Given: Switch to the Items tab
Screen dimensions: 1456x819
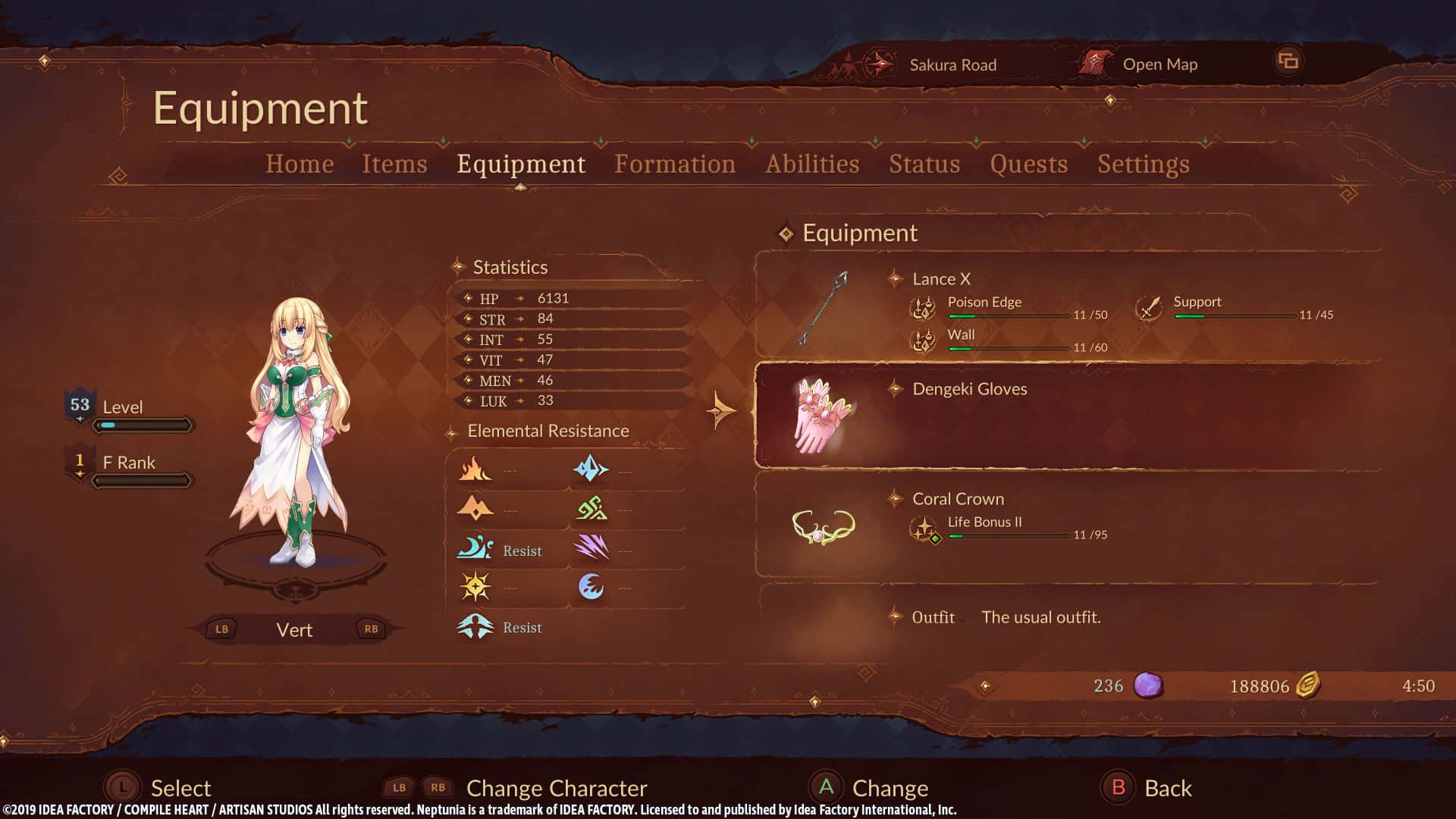Looking at the screenshot, I should pyautogui.click(x=394, y=164).
